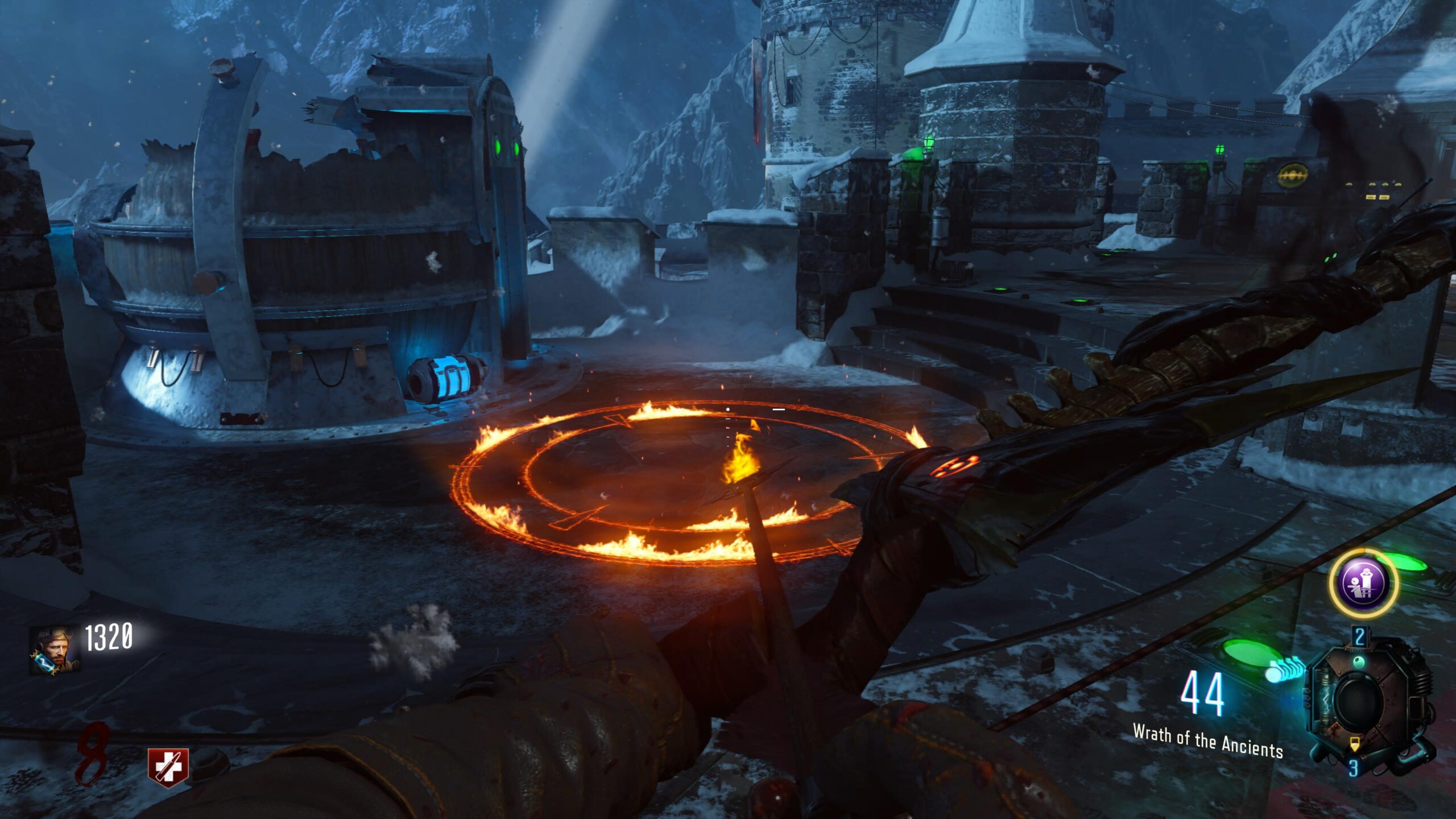
Task: Click the yellow shield marker on the equipment gadget
Action: pyautogui.click(x=1355, y=744)
